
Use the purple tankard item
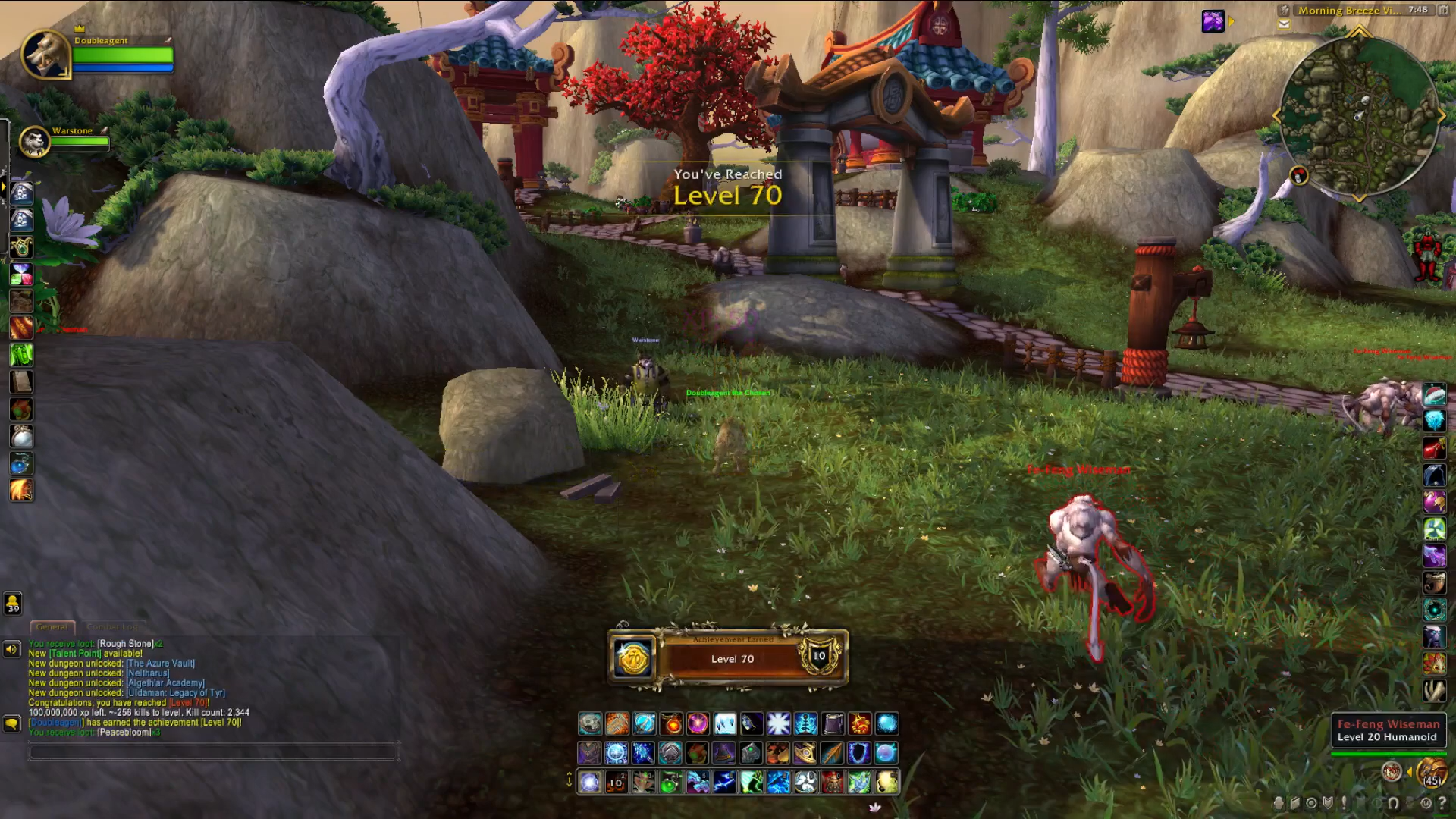[833, 724]
